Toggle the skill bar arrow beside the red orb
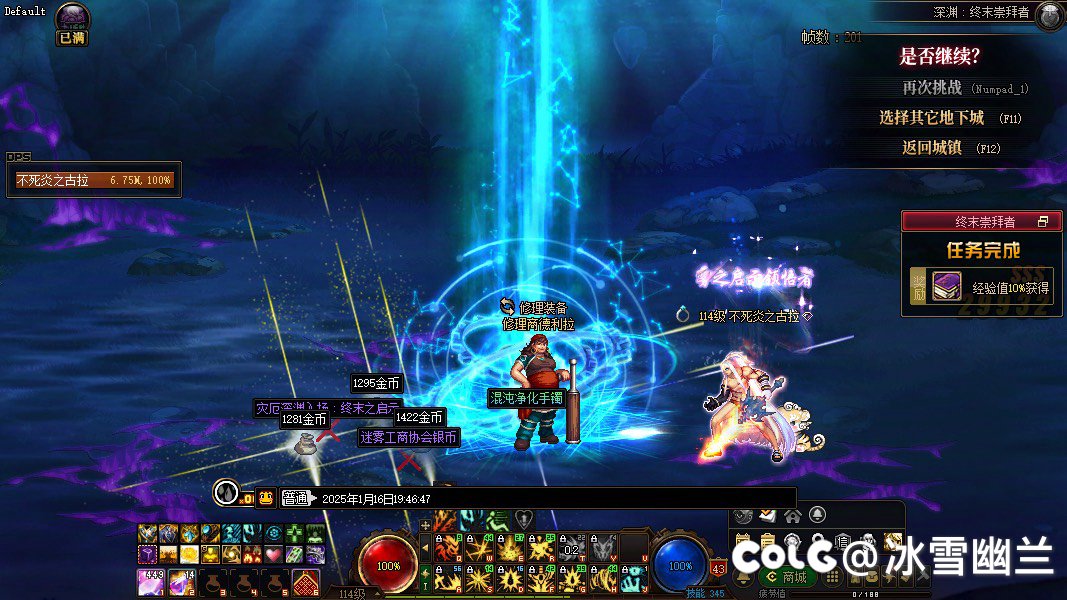This screenshot has width=1067, height=600. (424, 548)
